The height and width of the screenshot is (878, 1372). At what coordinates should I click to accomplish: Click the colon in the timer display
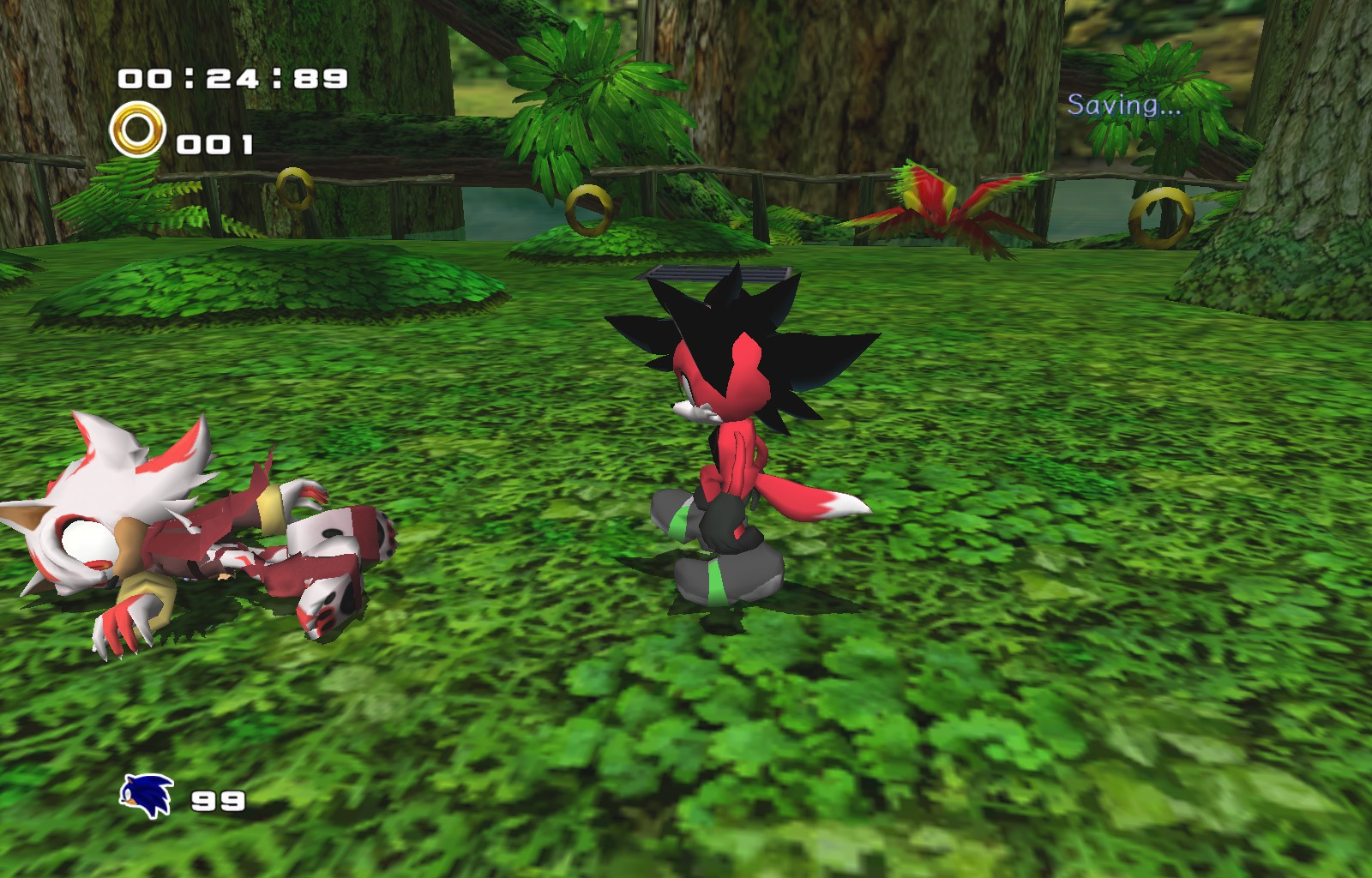point(190,80)
